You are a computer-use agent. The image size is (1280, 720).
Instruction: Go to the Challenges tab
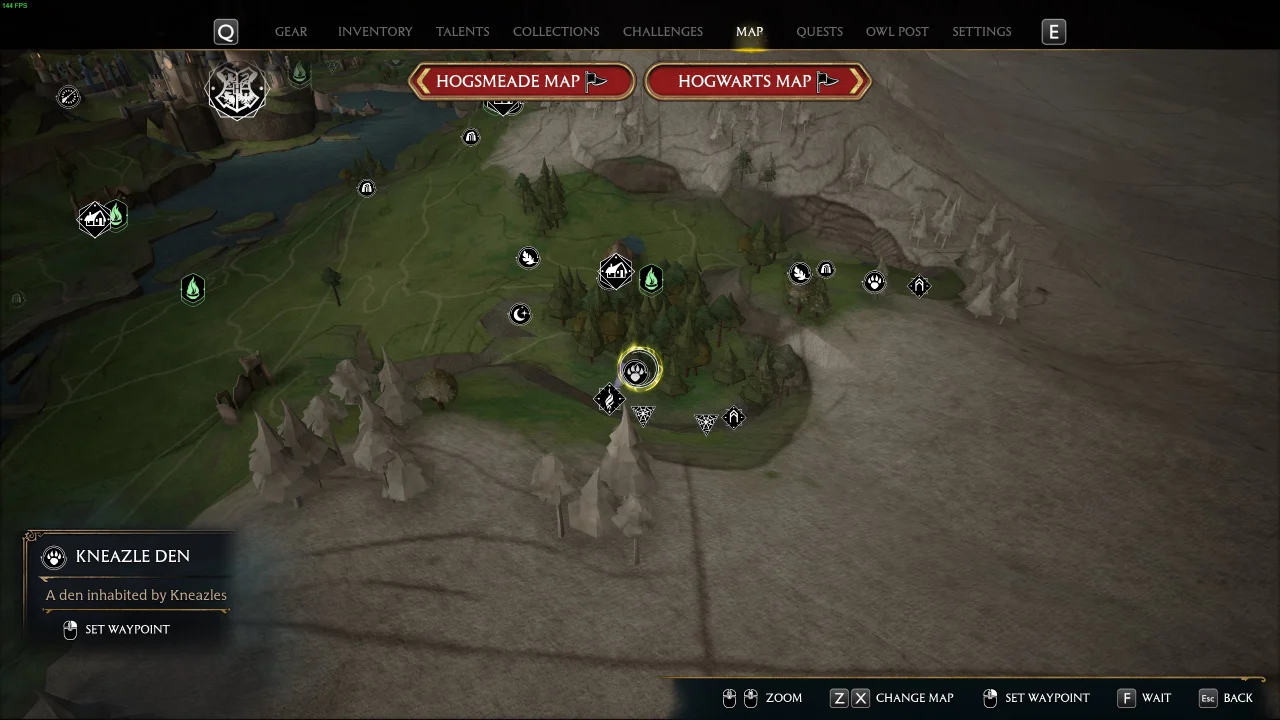pos(662,32)
